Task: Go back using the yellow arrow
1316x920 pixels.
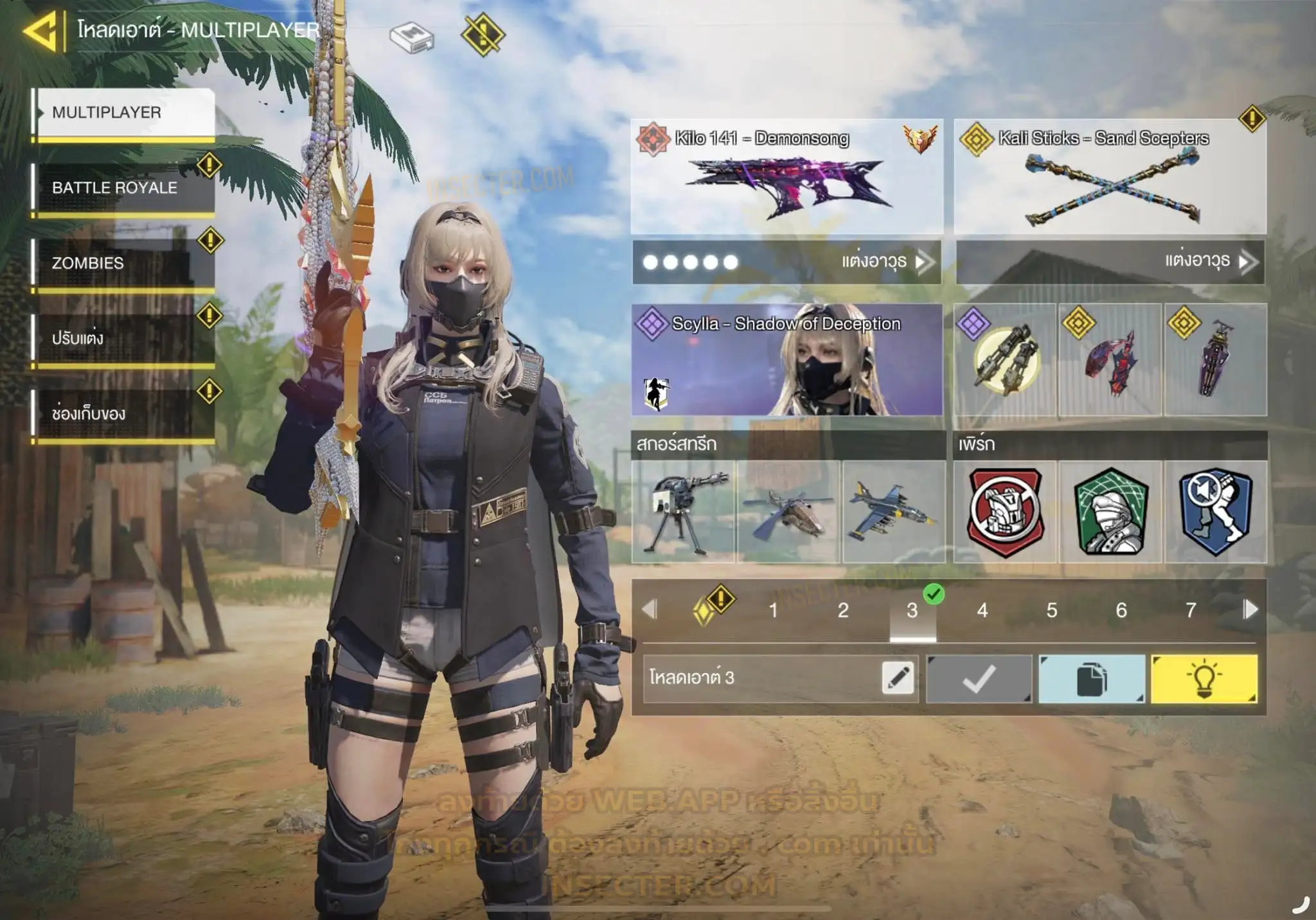Action: pyautogui.click(x=40, y=30)
